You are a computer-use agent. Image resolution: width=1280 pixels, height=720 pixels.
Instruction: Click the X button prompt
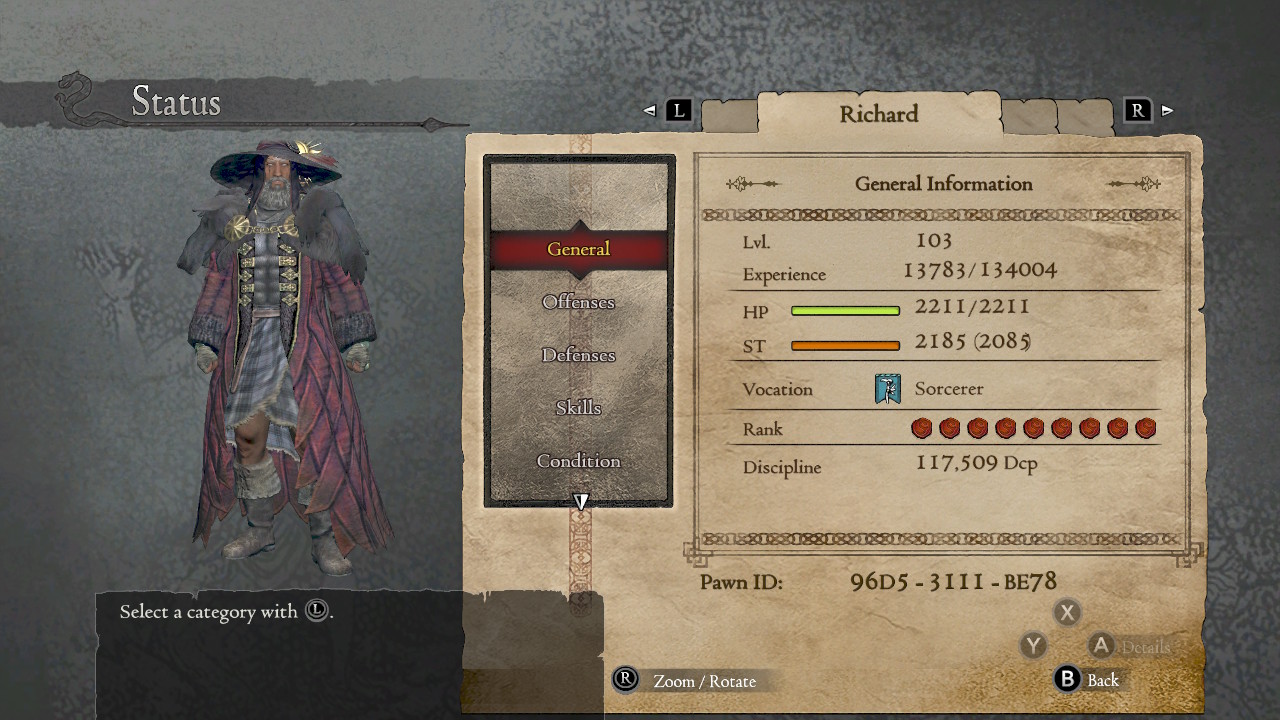[1067, 612]
